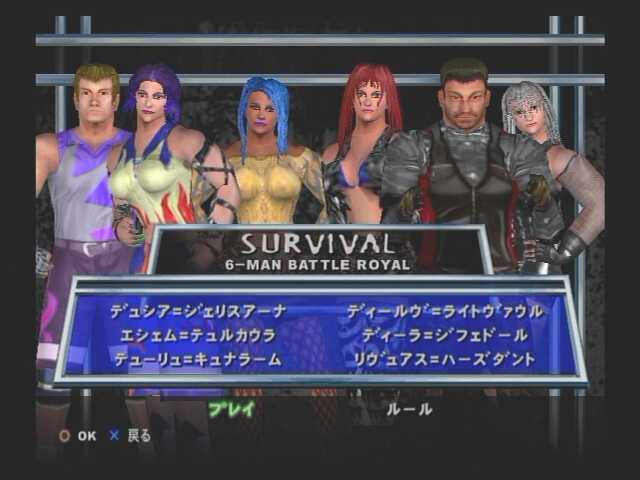Image resolution: width=640 pixels, height=480 pixels.
Task: Select the ディーラ=ジフェドール participant row
Action: tap(444, 336)
